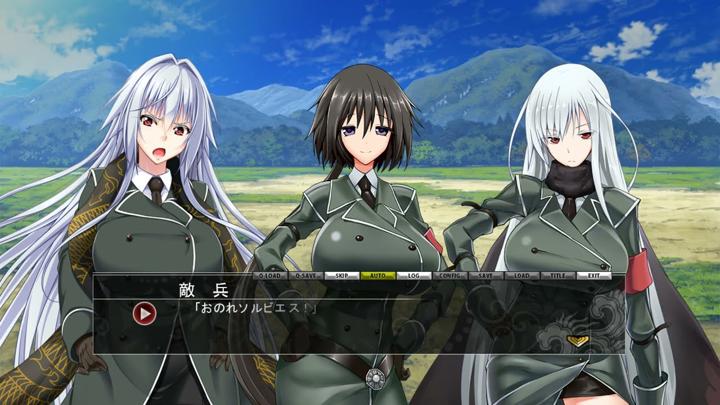Screen dimensions: 720x405
Task: Quick save with the Q-SAVE button
Action: [x=306, y=275]
